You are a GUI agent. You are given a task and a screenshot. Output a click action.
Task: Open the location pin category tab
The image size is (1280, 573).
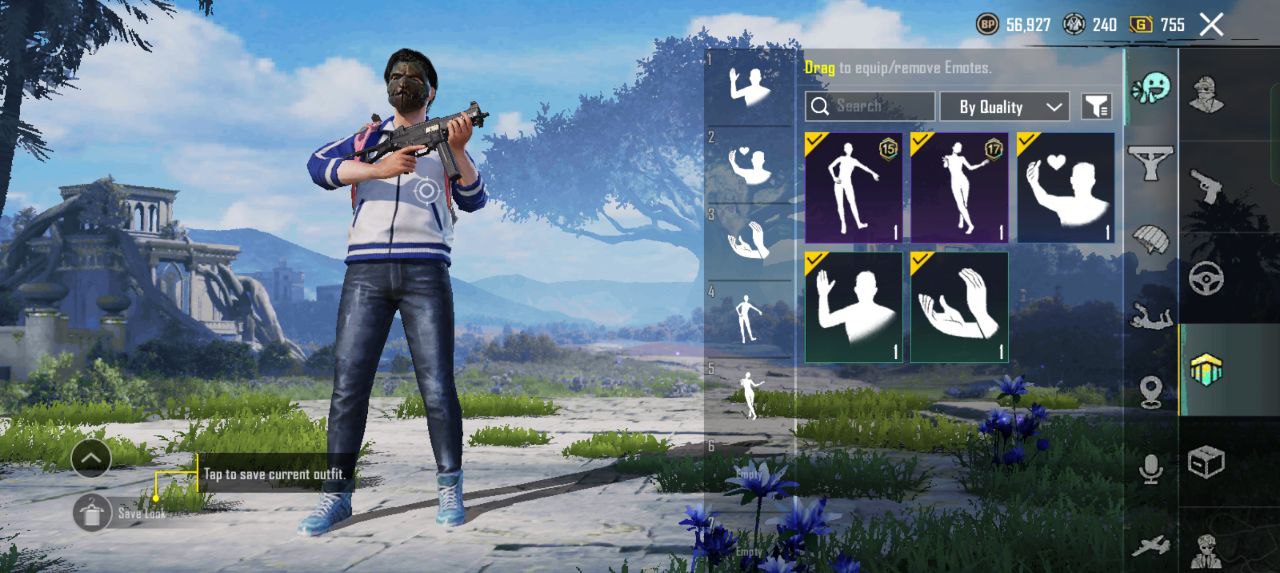point(1151,391)
